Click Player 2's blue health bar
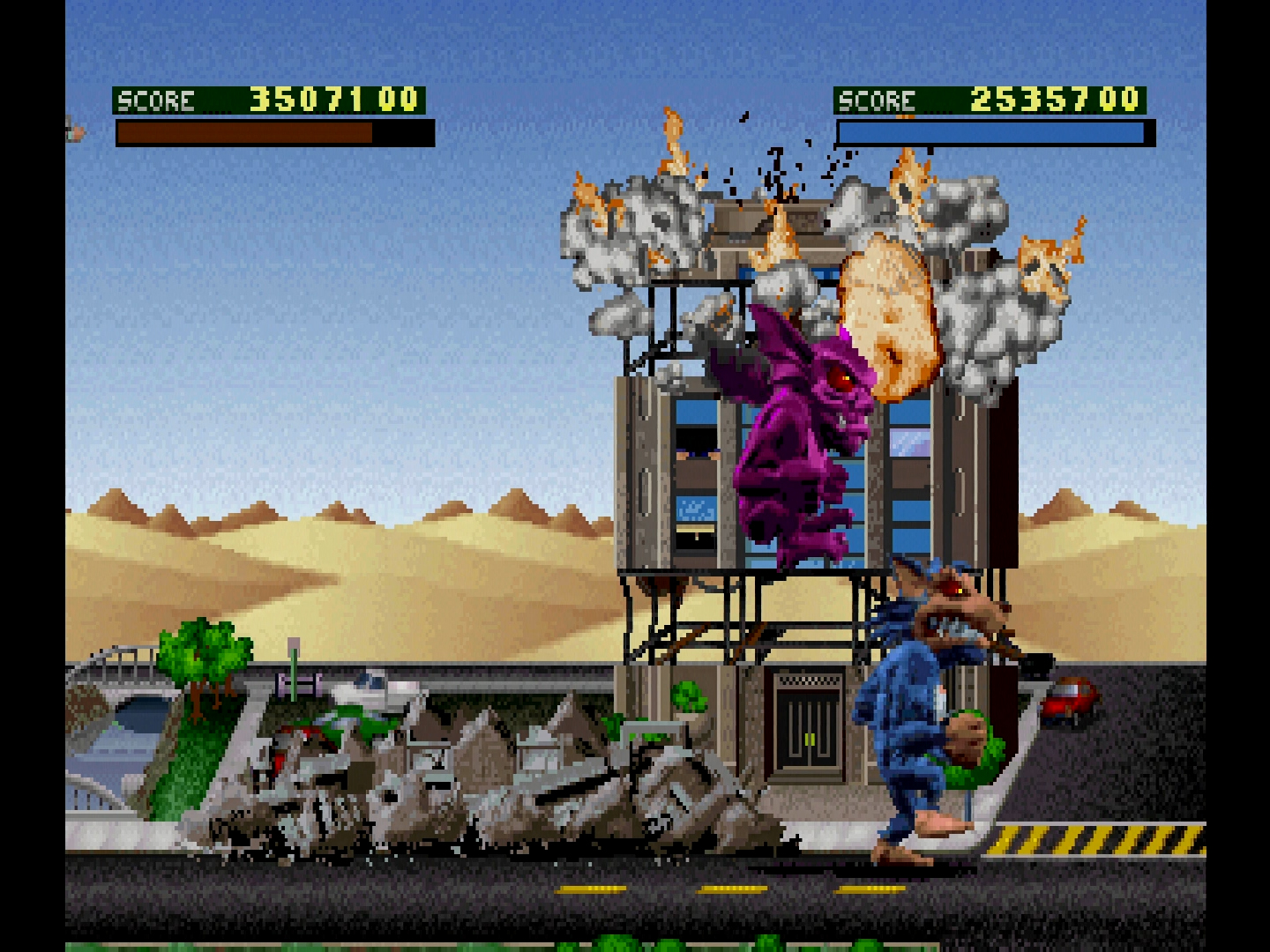Screen dimensions: 1270x952 point(988,130)
